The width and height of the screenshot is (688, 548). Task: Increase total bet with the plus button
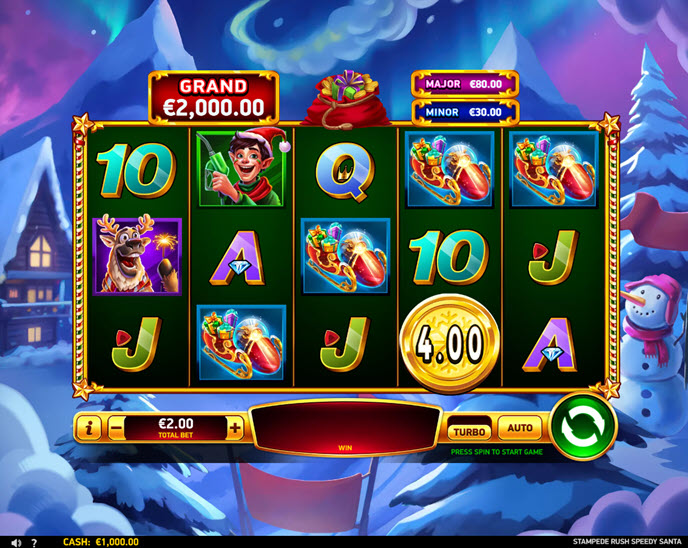pyautogui.click(x=235, y=428)
